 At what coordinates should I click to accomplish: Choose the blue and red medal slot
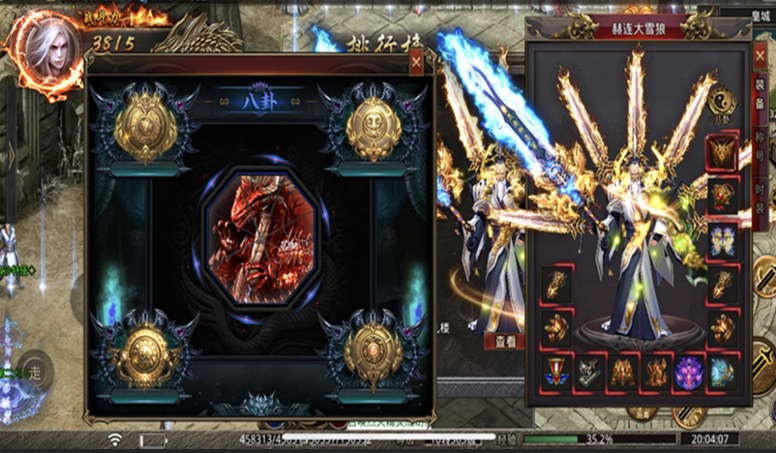coord(558,373)
